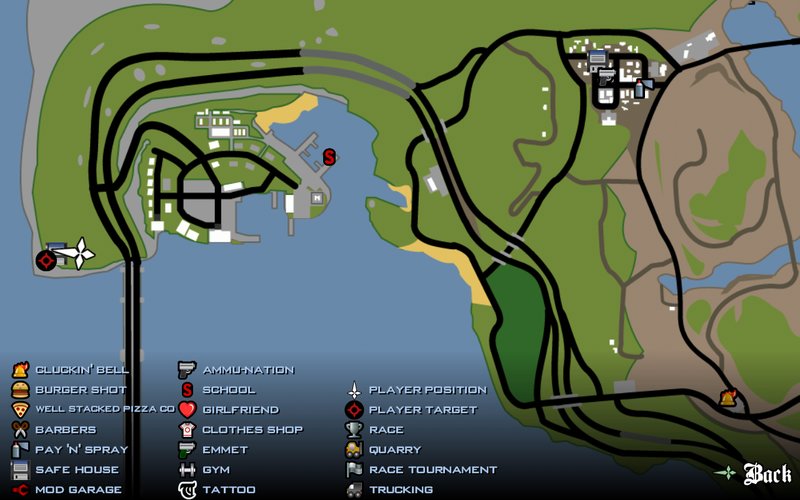Viewport: 800px width, 500px height.
Task: Select the Pay 'n' Spray can map marker
Action: pos(639,89)
